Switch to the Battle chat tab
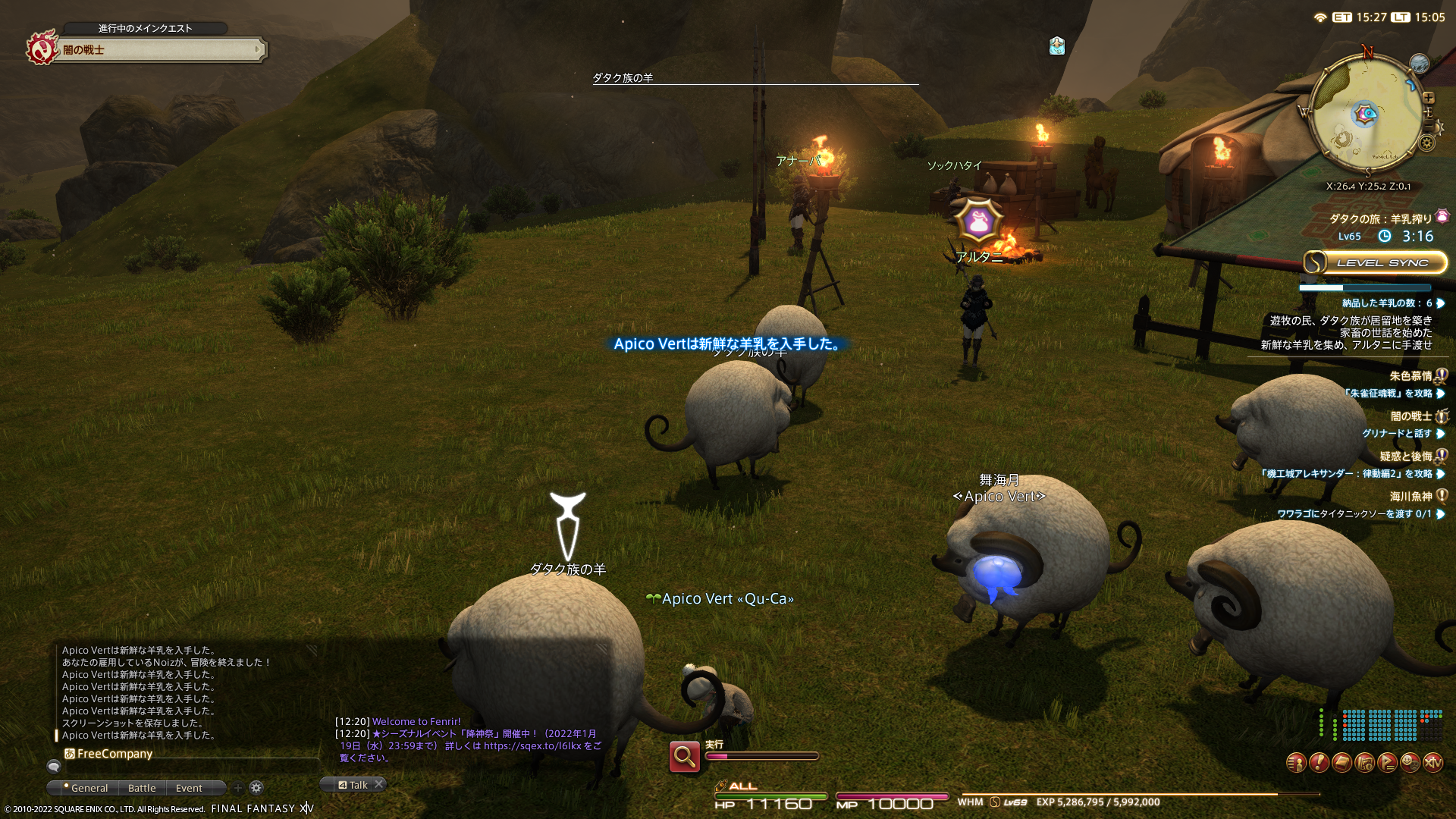The image size is (1456, 819). [x=142, y=788]
